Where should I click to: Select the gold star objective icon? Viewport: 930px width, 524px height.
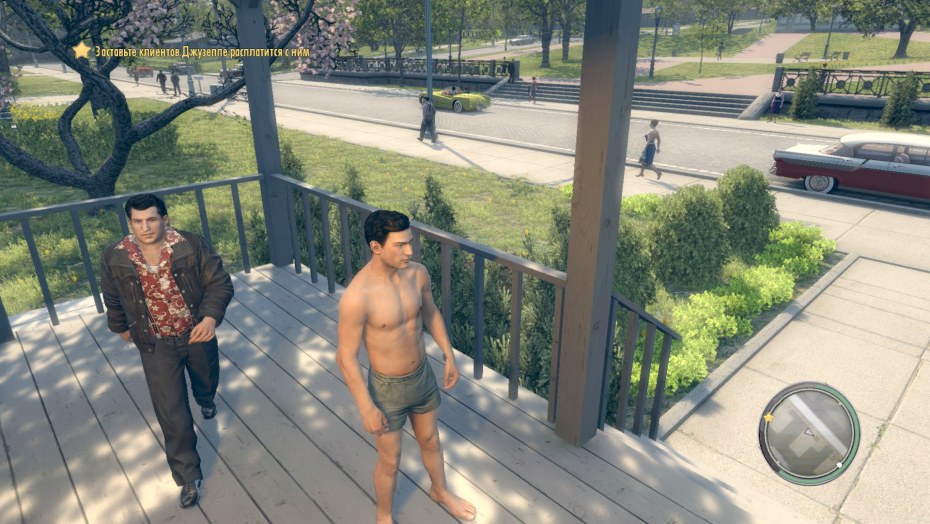[x=82, y=50]
